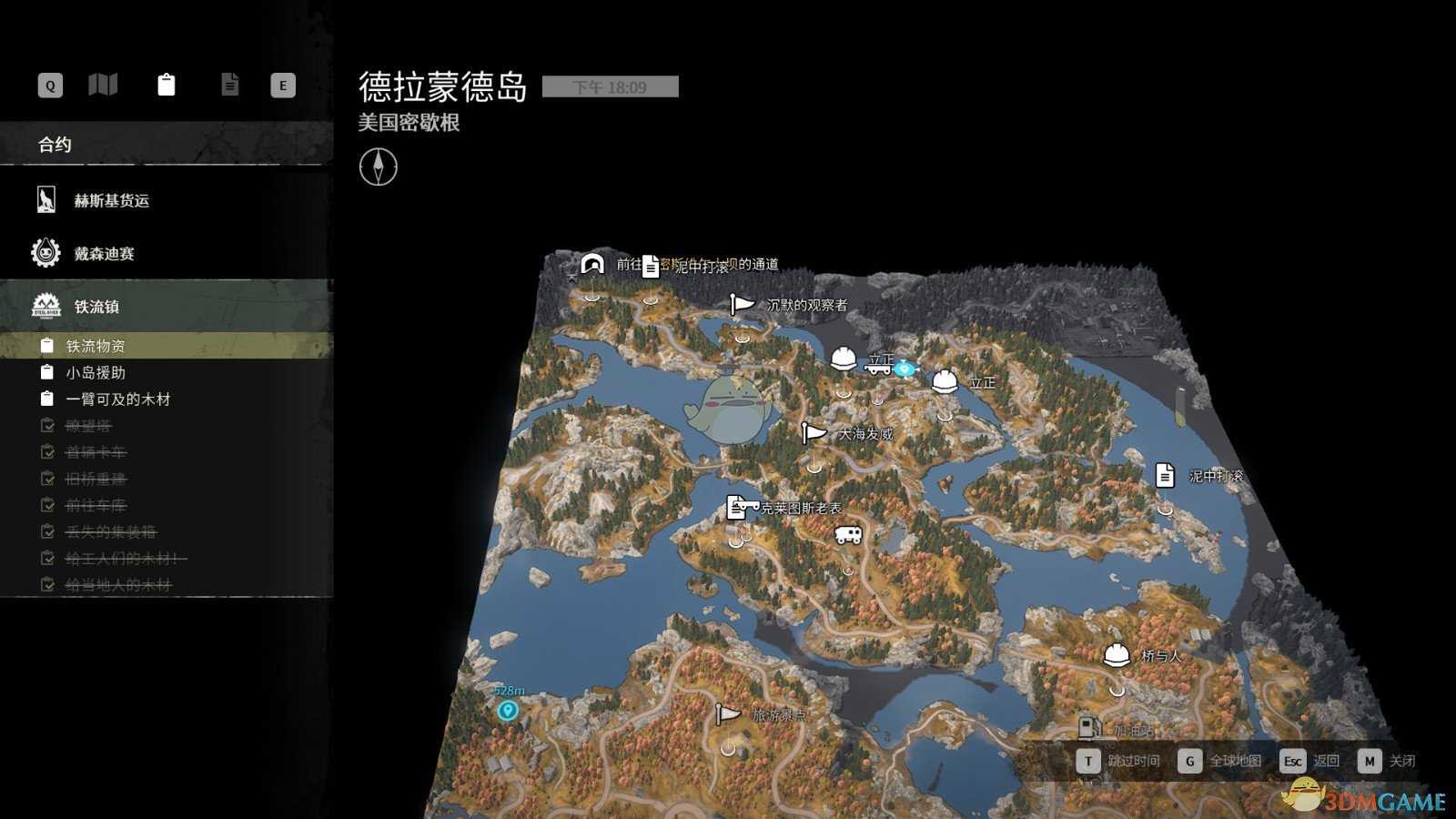
Task: Select the clipboard tasks icon at top
Action: click(167, 84)
